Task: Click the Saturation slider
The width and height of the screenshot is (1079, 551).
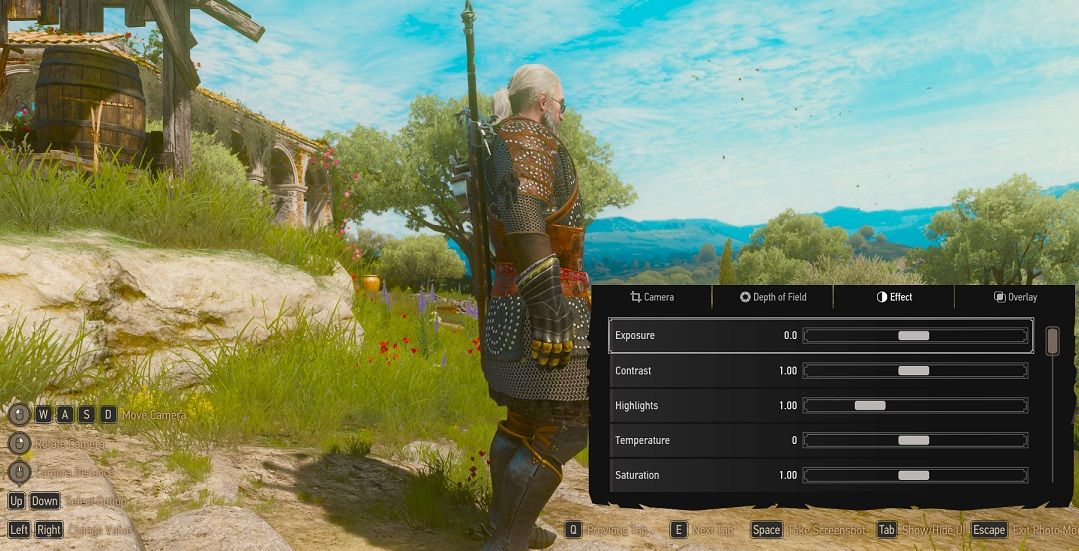Action: click(x=915, y=476)
